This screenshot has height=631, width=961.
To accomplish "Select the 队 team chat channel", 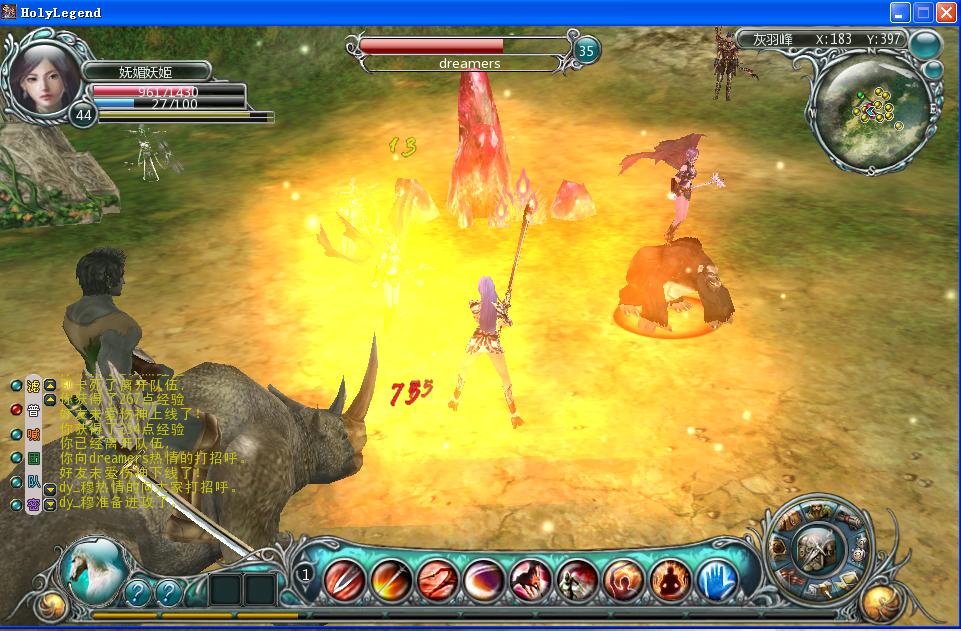I will [33, 481].
